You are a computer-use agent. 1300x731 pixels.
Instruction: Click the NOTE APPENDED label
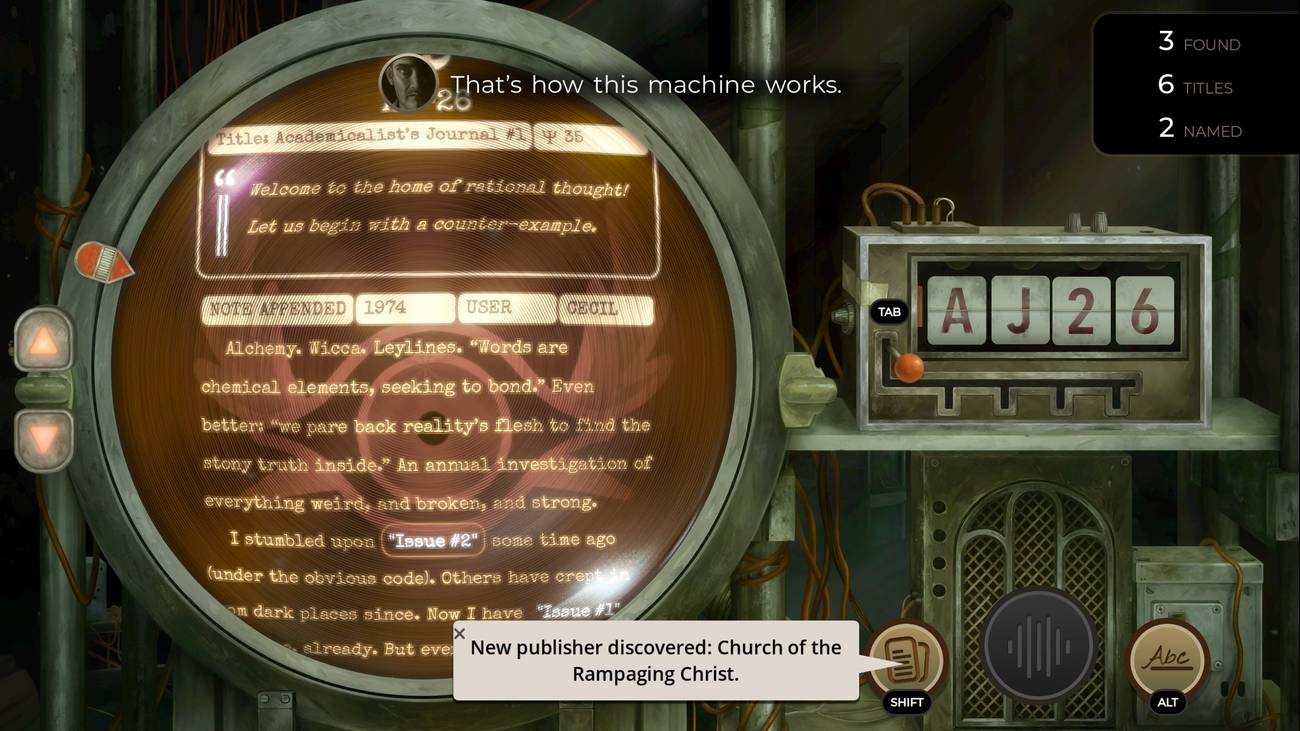pos(277,310)
